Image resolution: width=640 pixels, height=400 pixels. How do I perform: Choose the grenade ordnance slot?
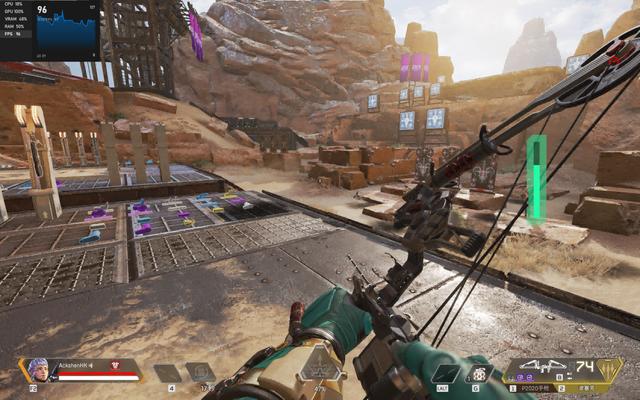pos(477,373)
